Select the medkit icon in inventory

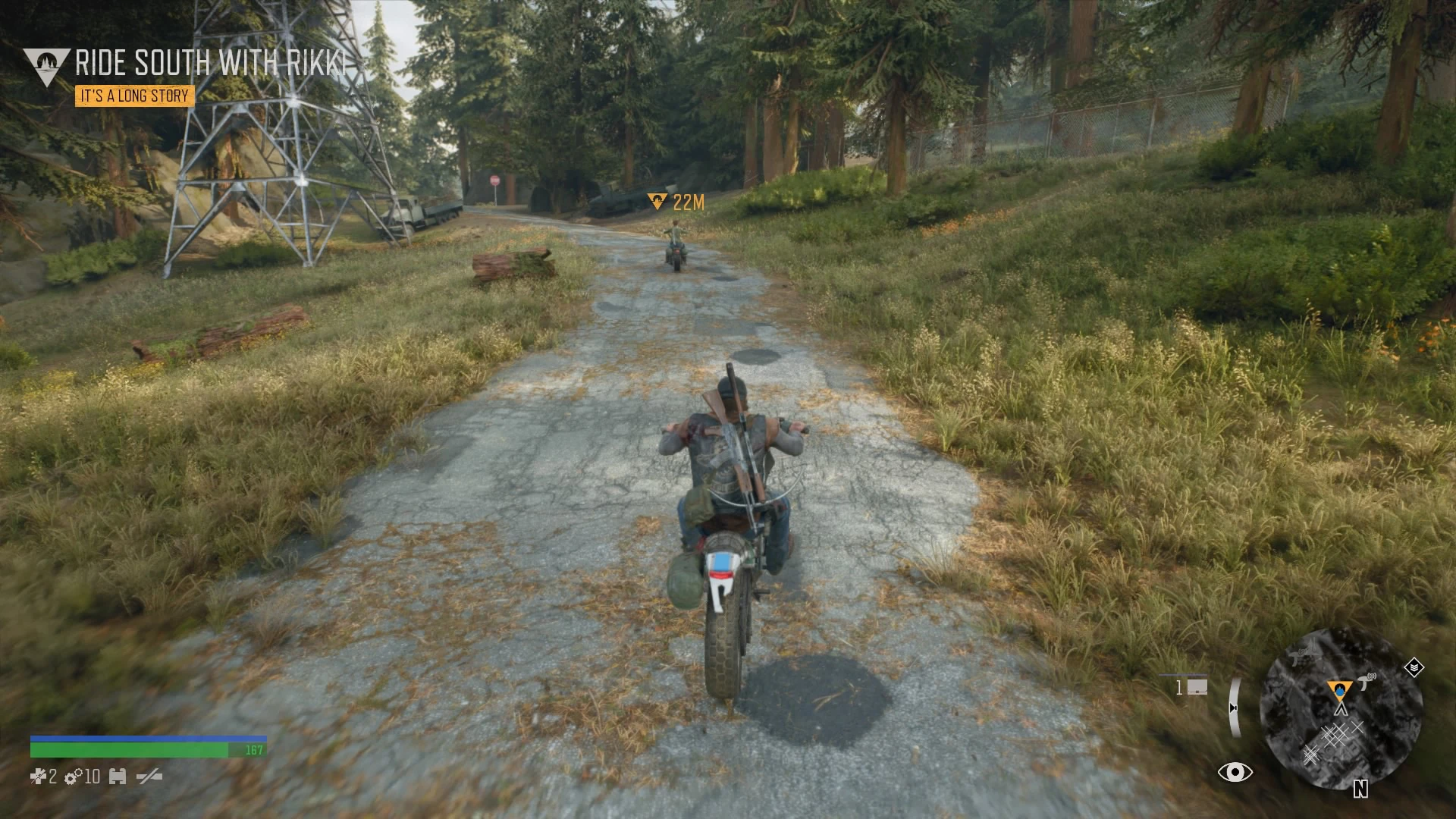pyautogui.click(x=38, y=777)
